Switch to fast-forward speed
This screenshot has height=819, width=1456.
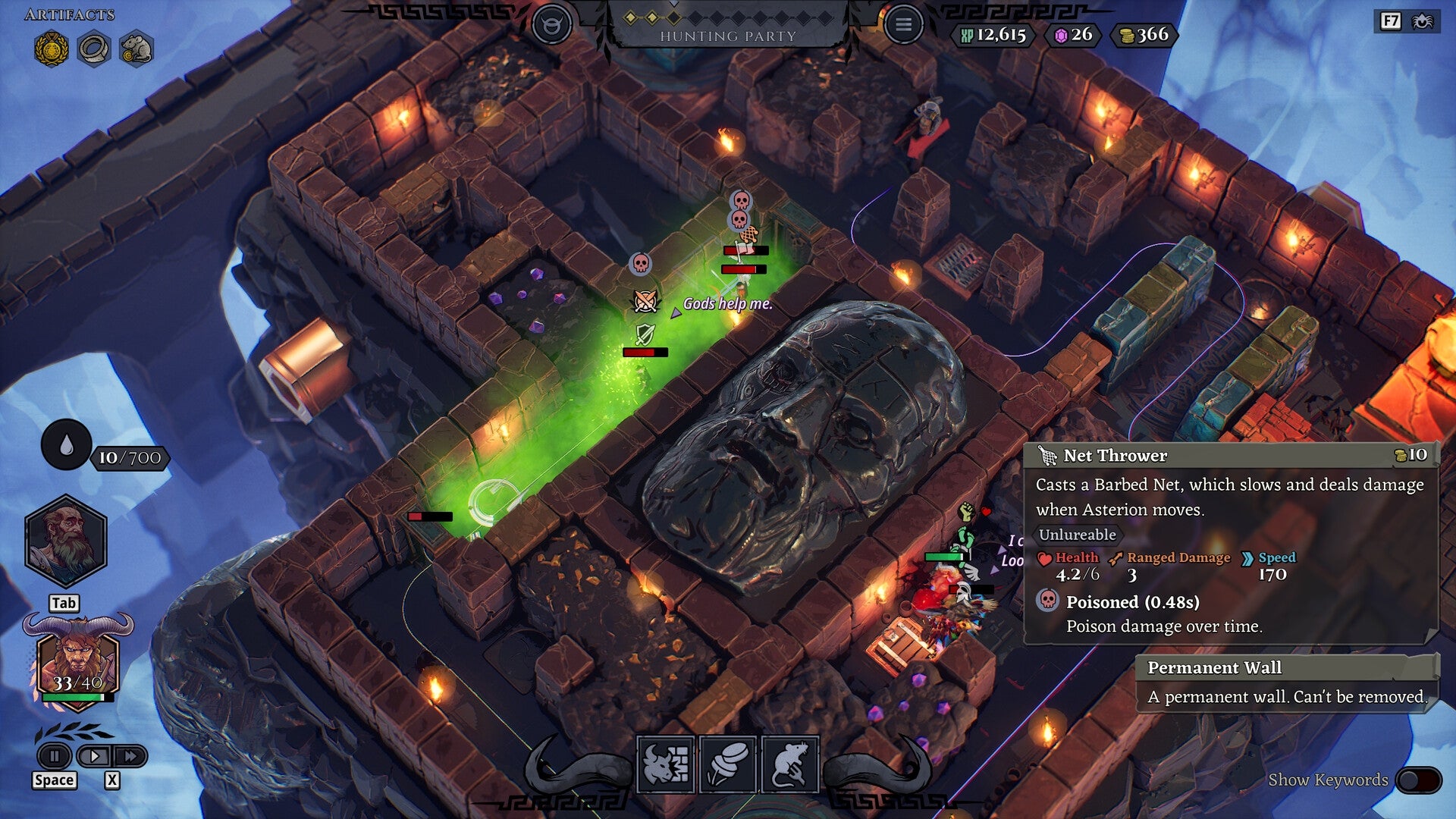[x=130, y=756]
